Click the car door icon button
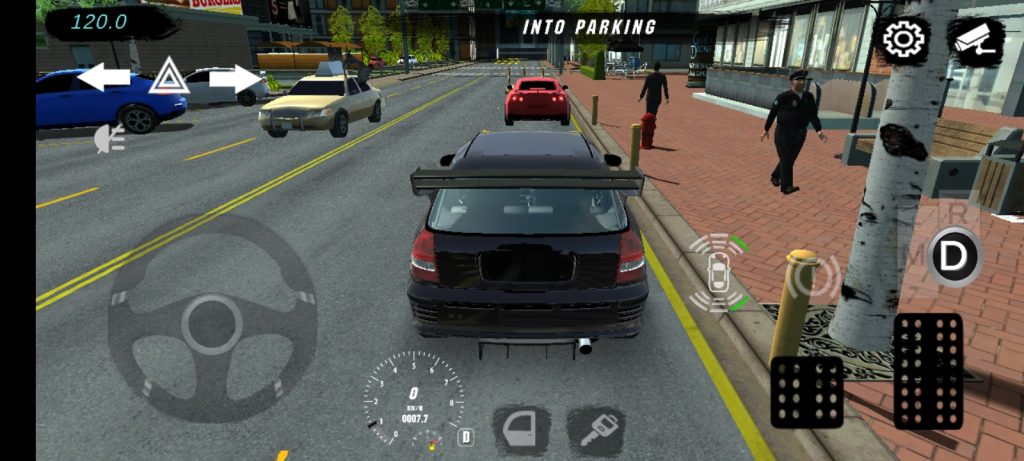This screenshot has height=461, width=1024. click(x=522, y=430)
